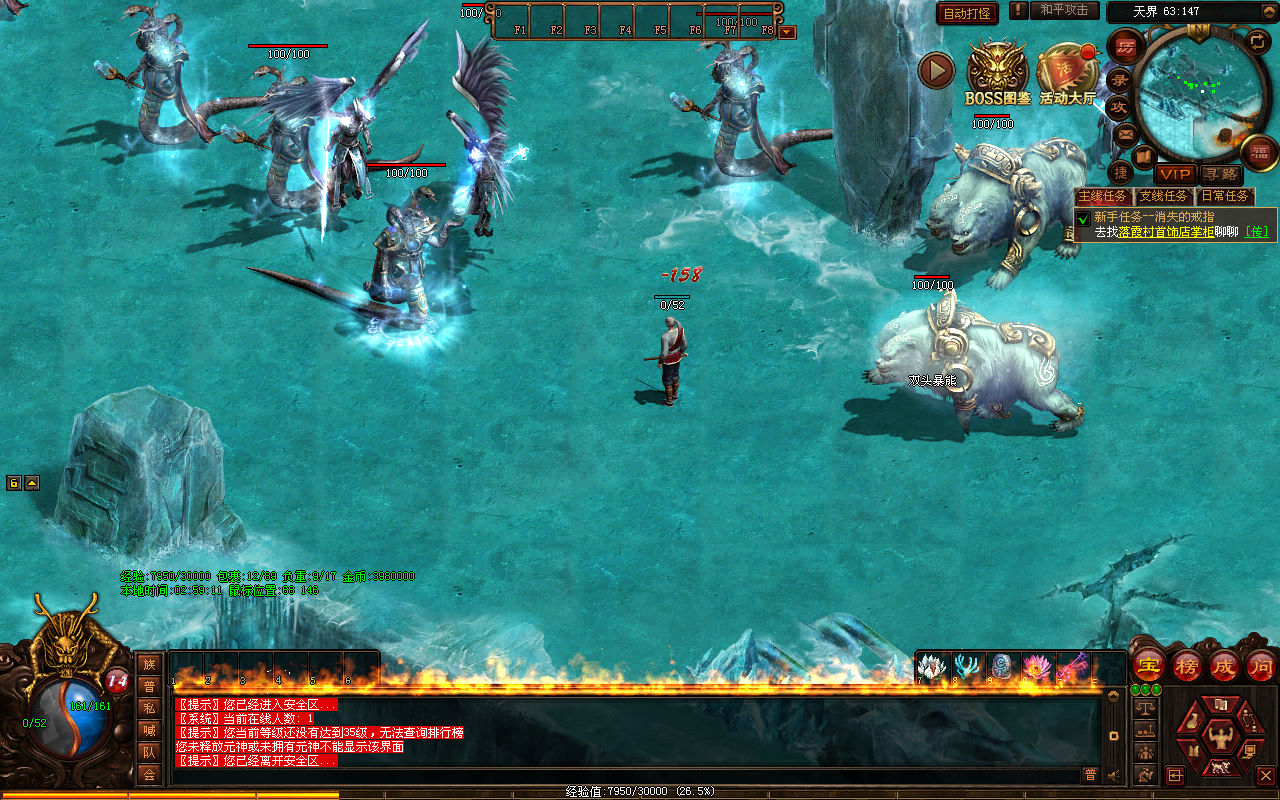Open the 成 achievements orb
The height and width of the screenshot is (800, 1280).
[1224, 665]
